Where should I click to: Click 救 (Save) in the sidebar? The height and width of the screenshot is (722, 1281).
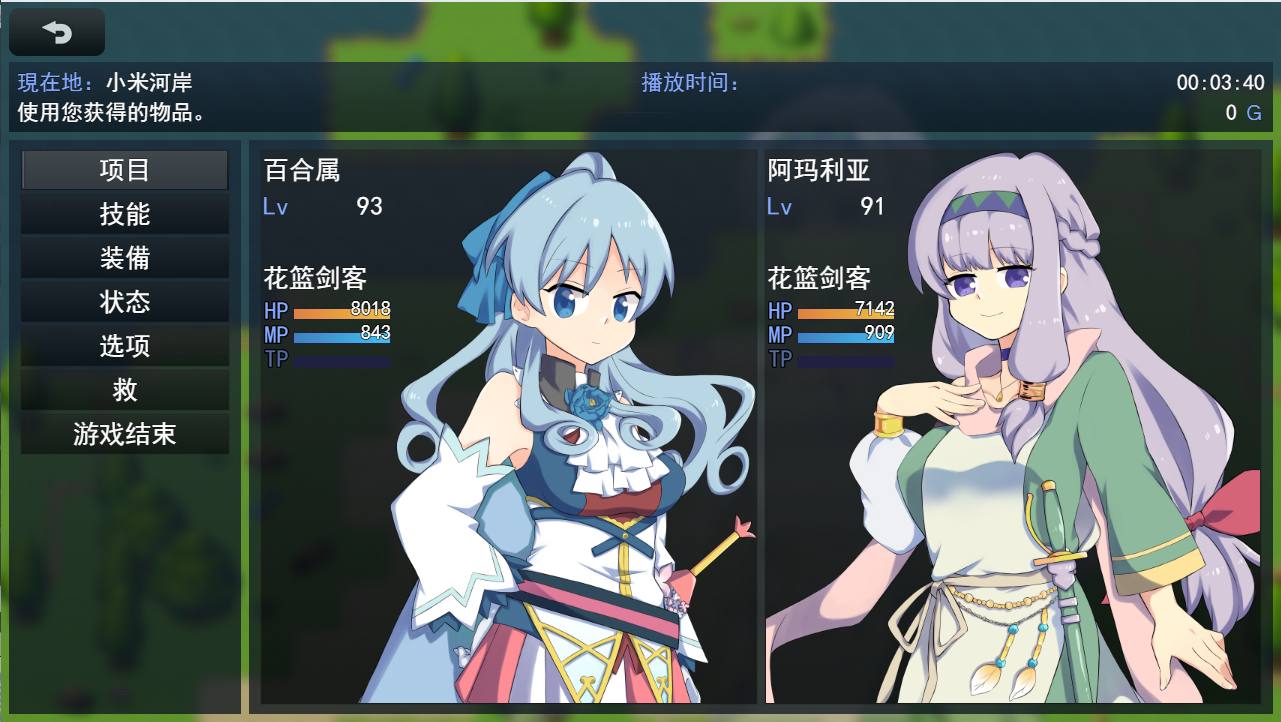pos(124,389)
